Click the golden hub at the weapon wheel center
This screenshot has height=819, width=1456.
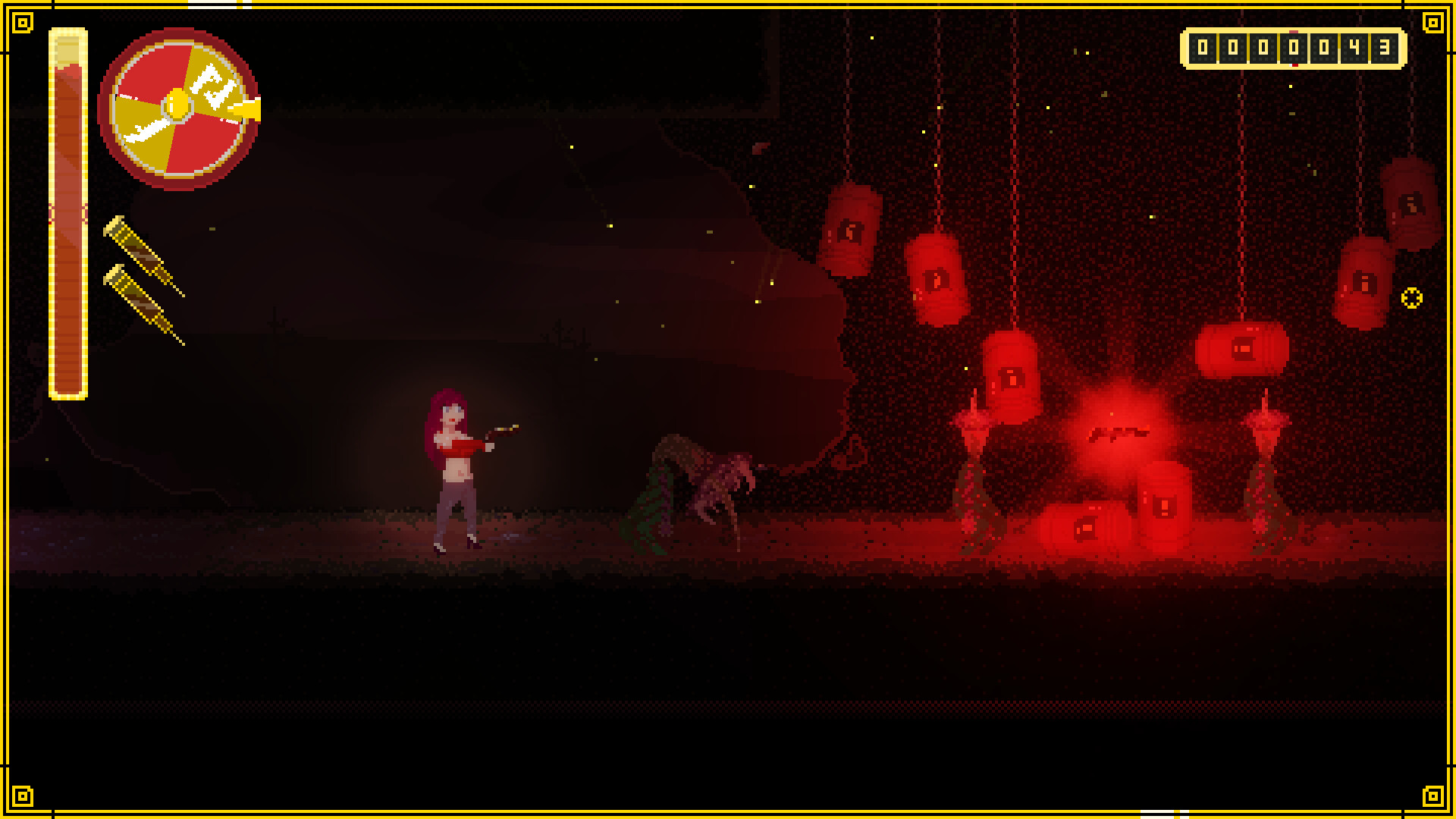coord(177,105)
